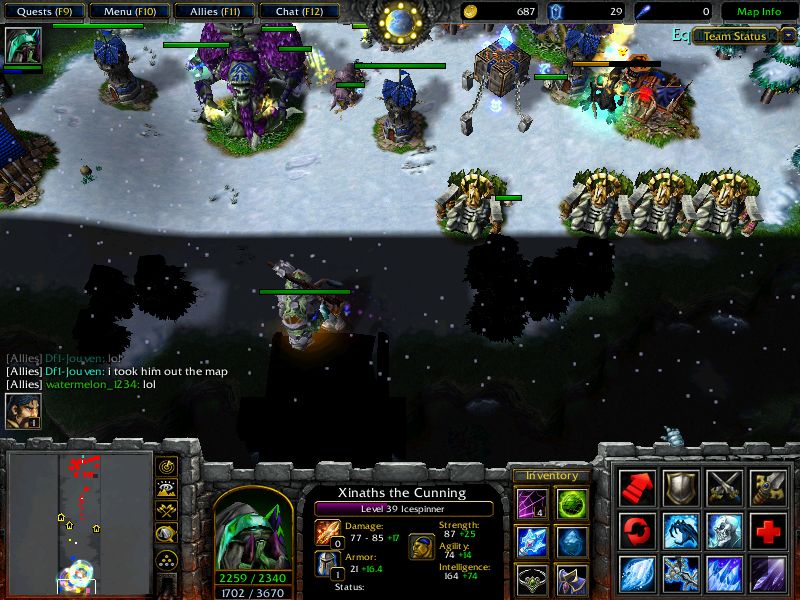Screen dimensions: 800x600
Task: Choose the red arrow Move command
Action: pyautogui.click(x=637, y=487)
